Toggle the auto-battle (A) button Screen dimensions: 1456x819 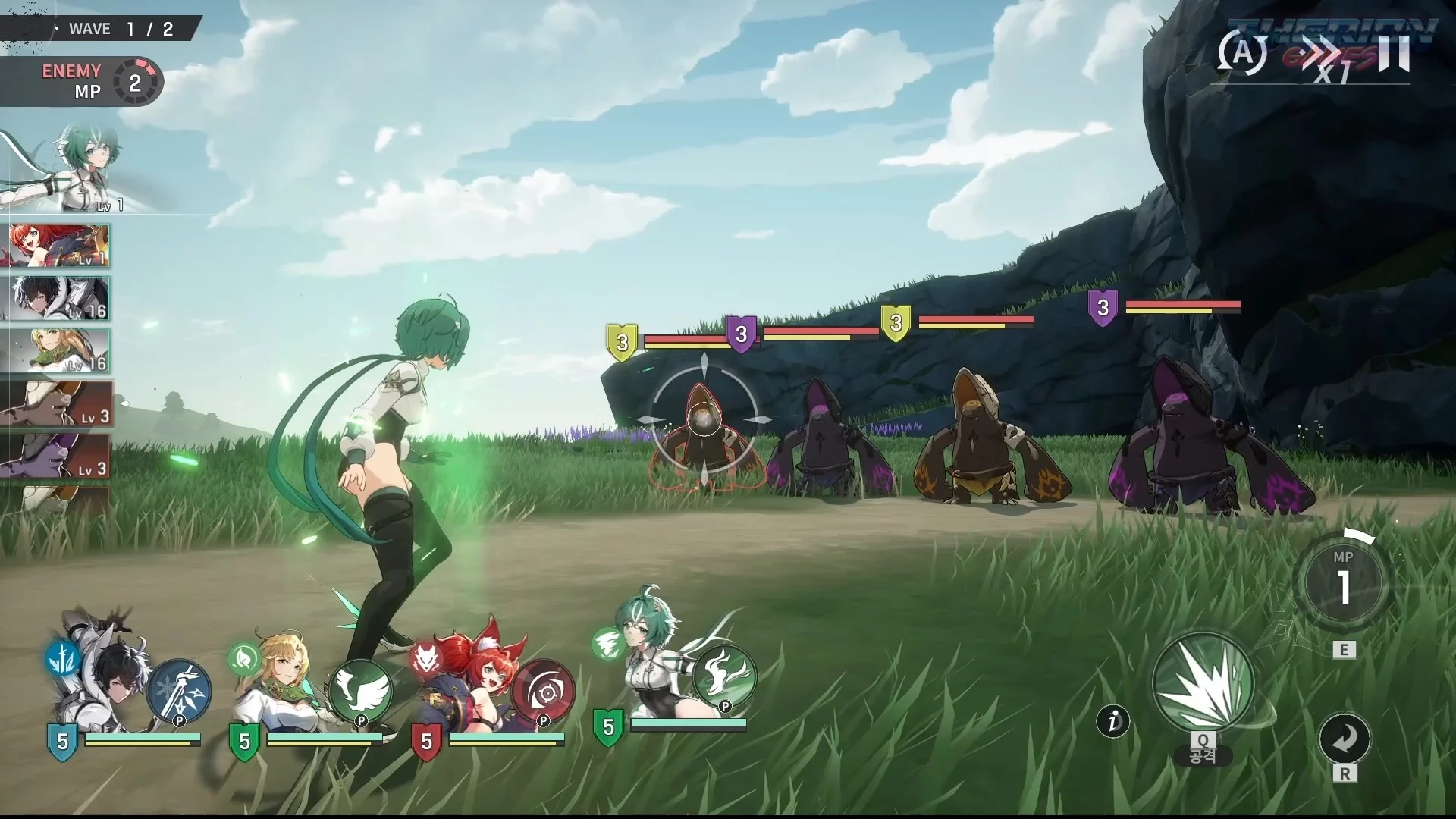pos(1242,53)
